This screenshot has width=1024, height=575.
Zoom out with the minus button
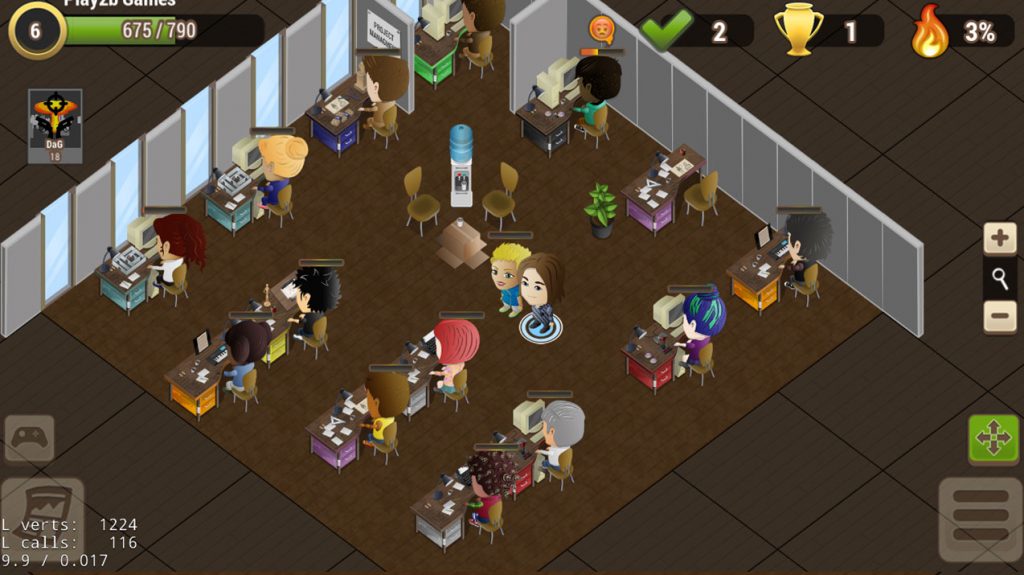click(x=1000, y=316)
